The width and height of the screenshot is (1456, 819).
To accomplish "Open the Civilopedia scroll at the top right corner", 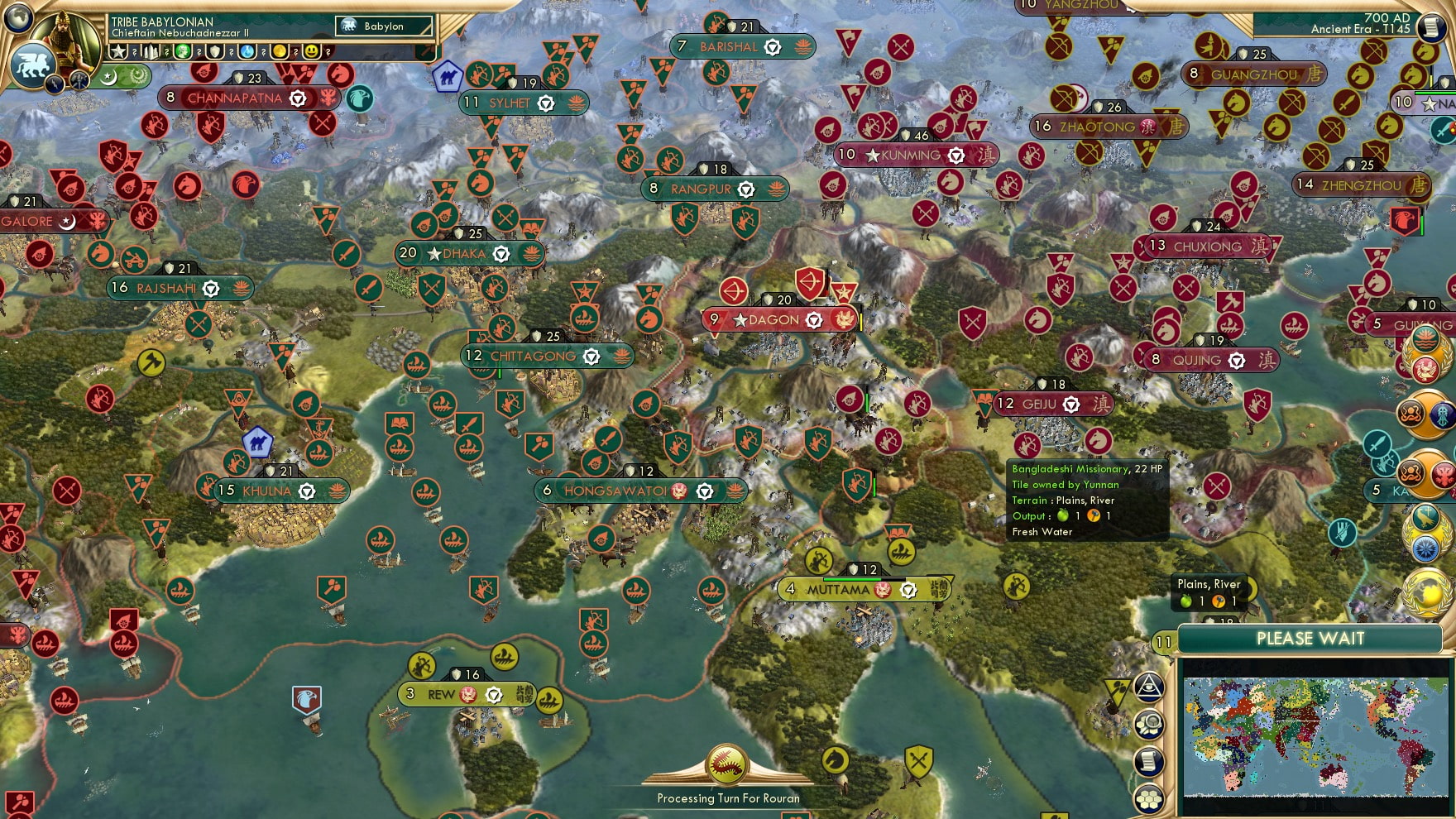I will 1433,26.
